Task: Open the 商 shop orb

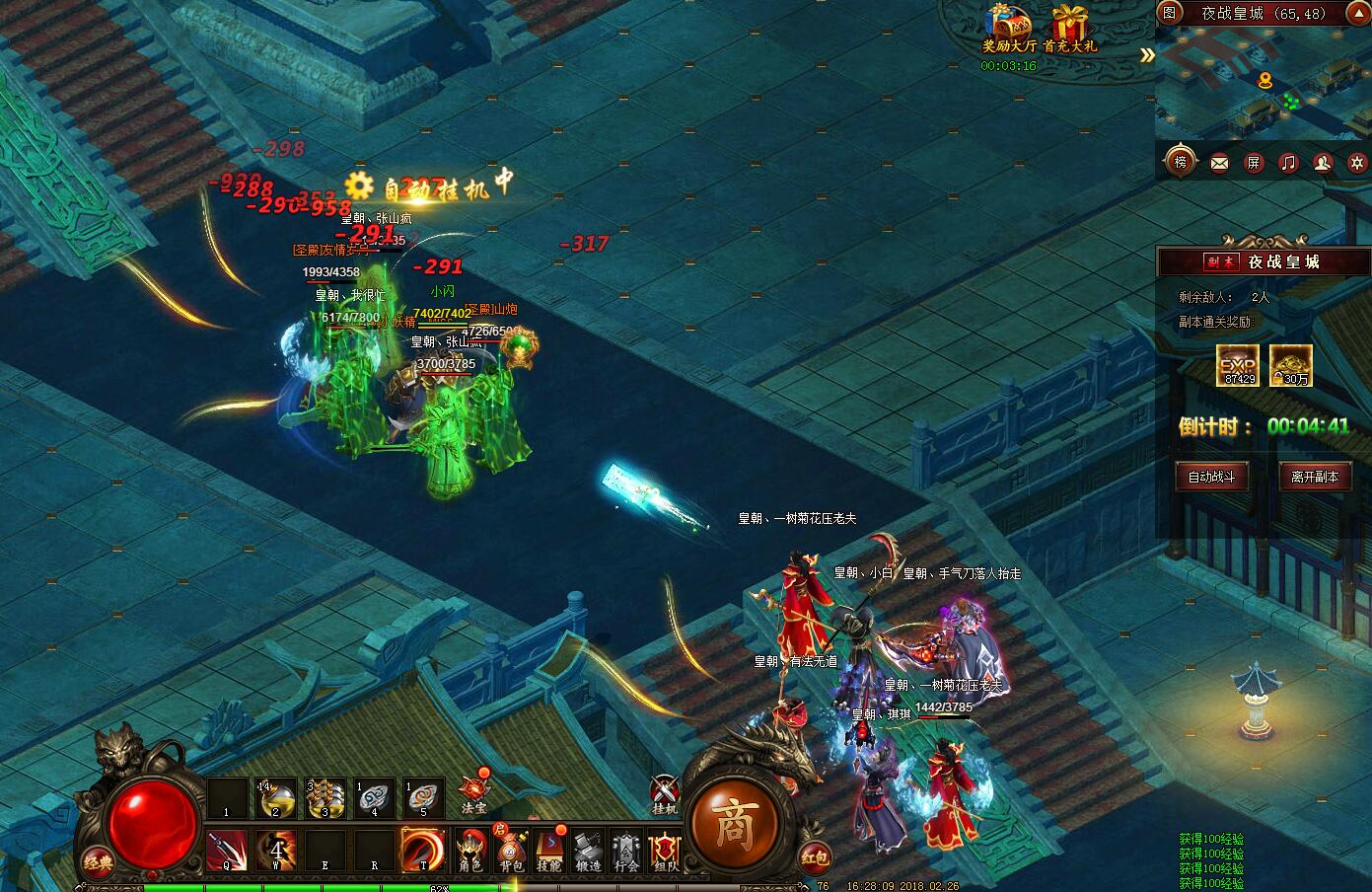Action: 733,826
